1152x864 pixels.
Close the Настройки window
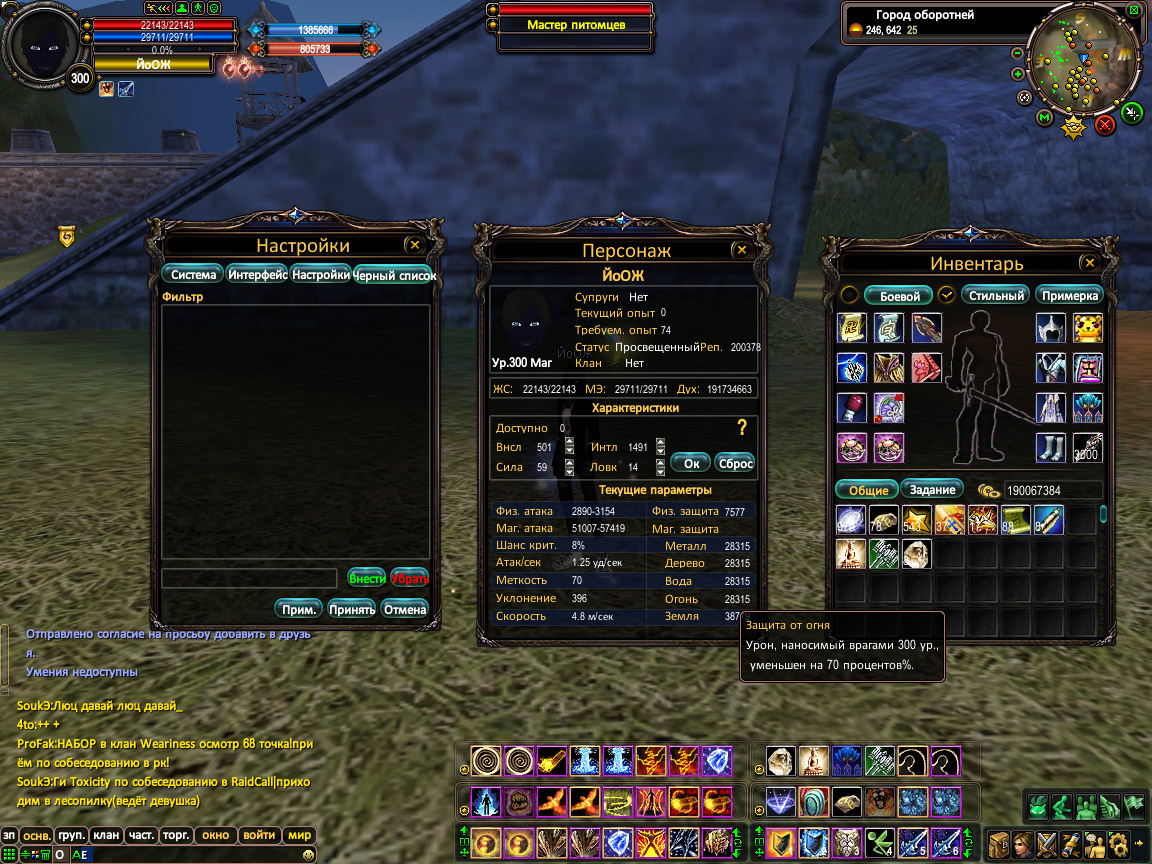(415, 244)
